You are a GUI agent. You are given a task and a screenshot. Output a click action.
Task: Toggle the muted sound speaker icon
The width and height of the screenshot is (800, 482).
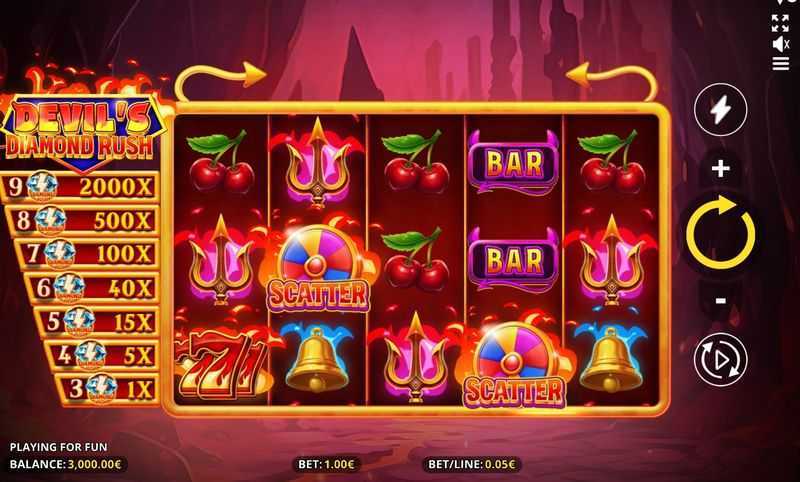point(781,44)
